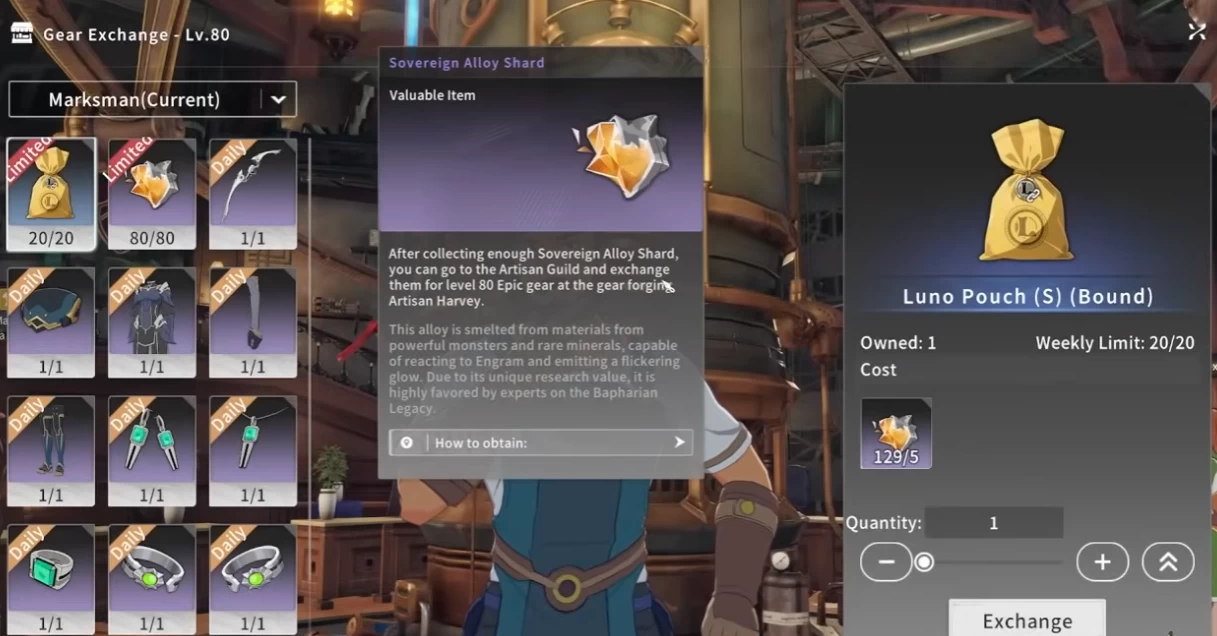Choose the blue leggings and boots slot

(x=51, y=450)
